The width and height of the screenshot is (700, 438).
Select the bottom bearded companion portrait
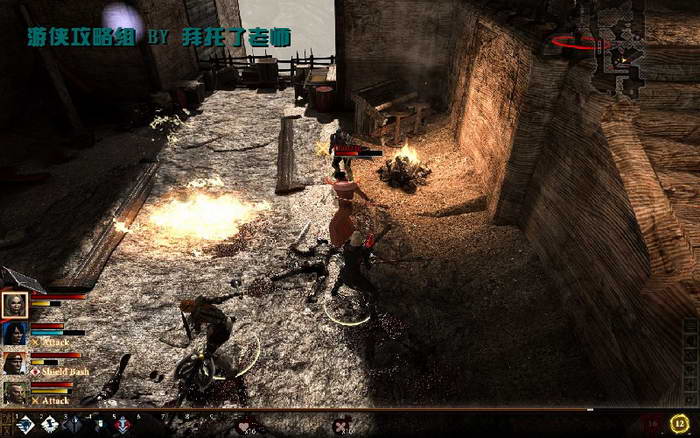coord(15,392)
